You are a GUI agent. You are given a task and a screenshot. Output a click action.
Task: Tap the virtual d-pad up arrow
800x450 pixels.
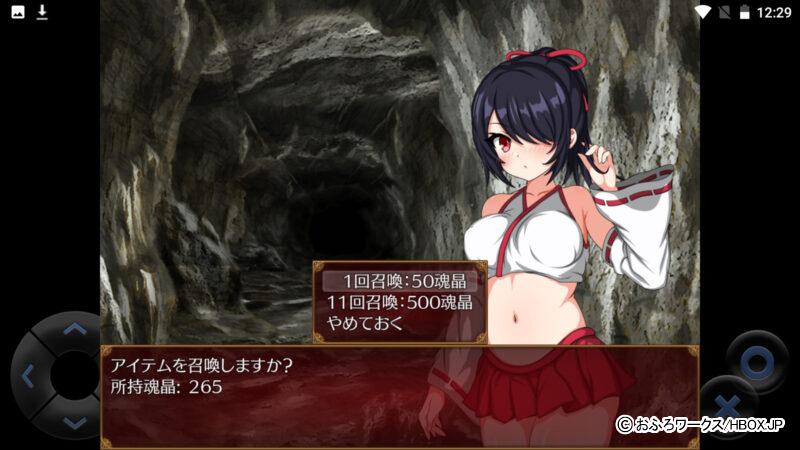click(x=74, y=329)
